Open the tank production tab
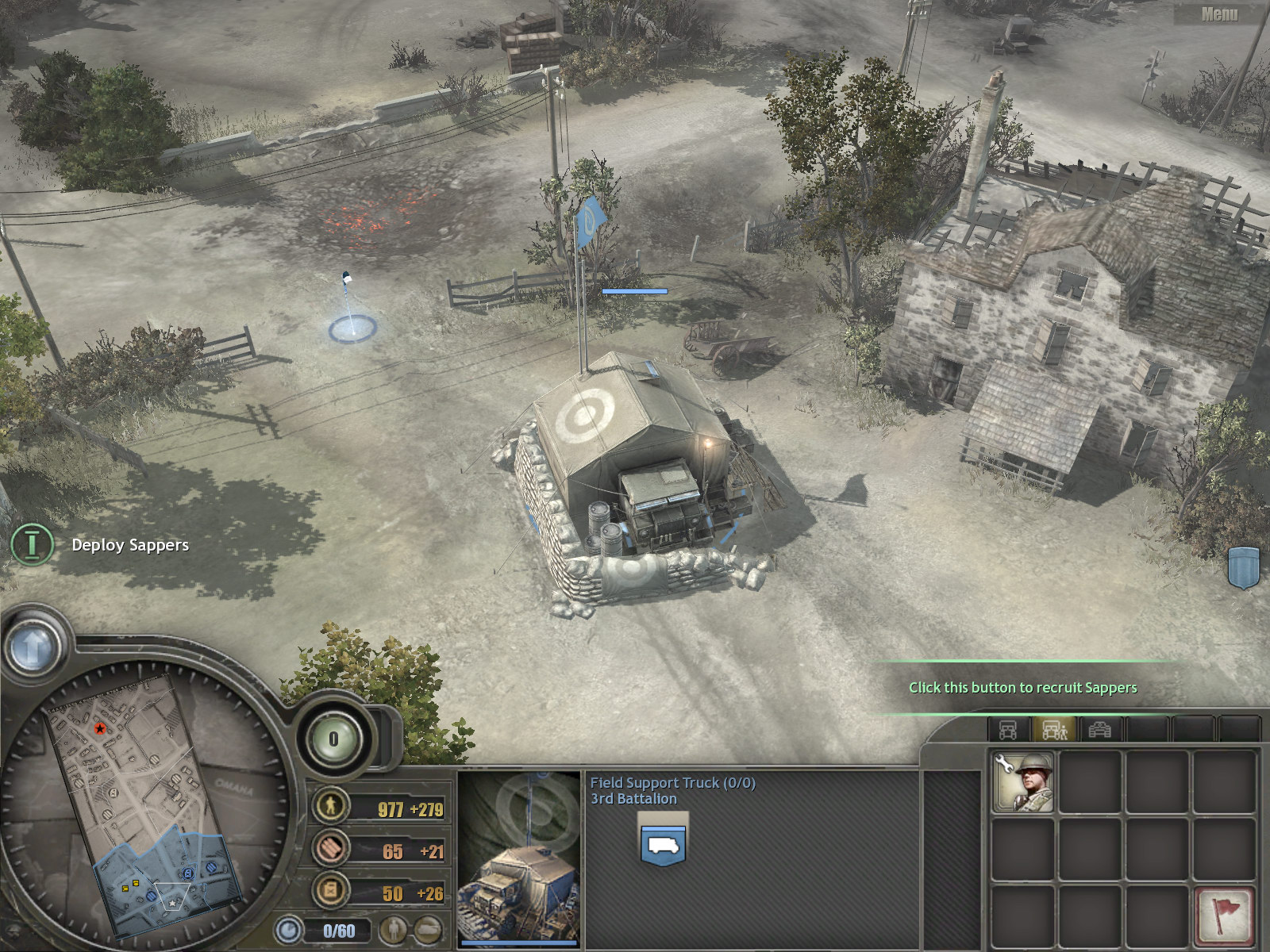The image size is (1270, 952). [x=1099, y=729]
